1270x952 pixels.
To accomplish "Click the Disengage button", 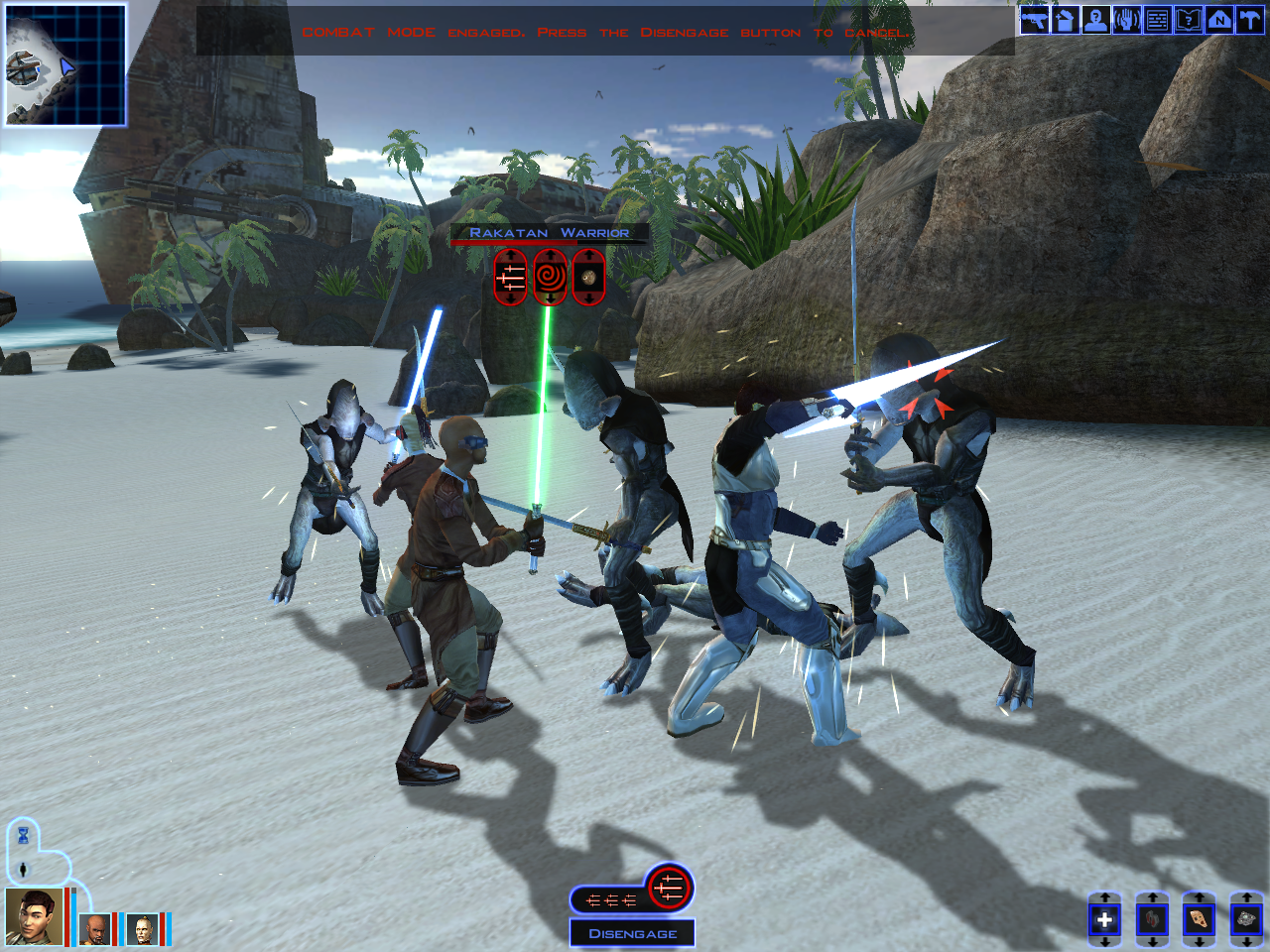I will [x=632, y=933].
